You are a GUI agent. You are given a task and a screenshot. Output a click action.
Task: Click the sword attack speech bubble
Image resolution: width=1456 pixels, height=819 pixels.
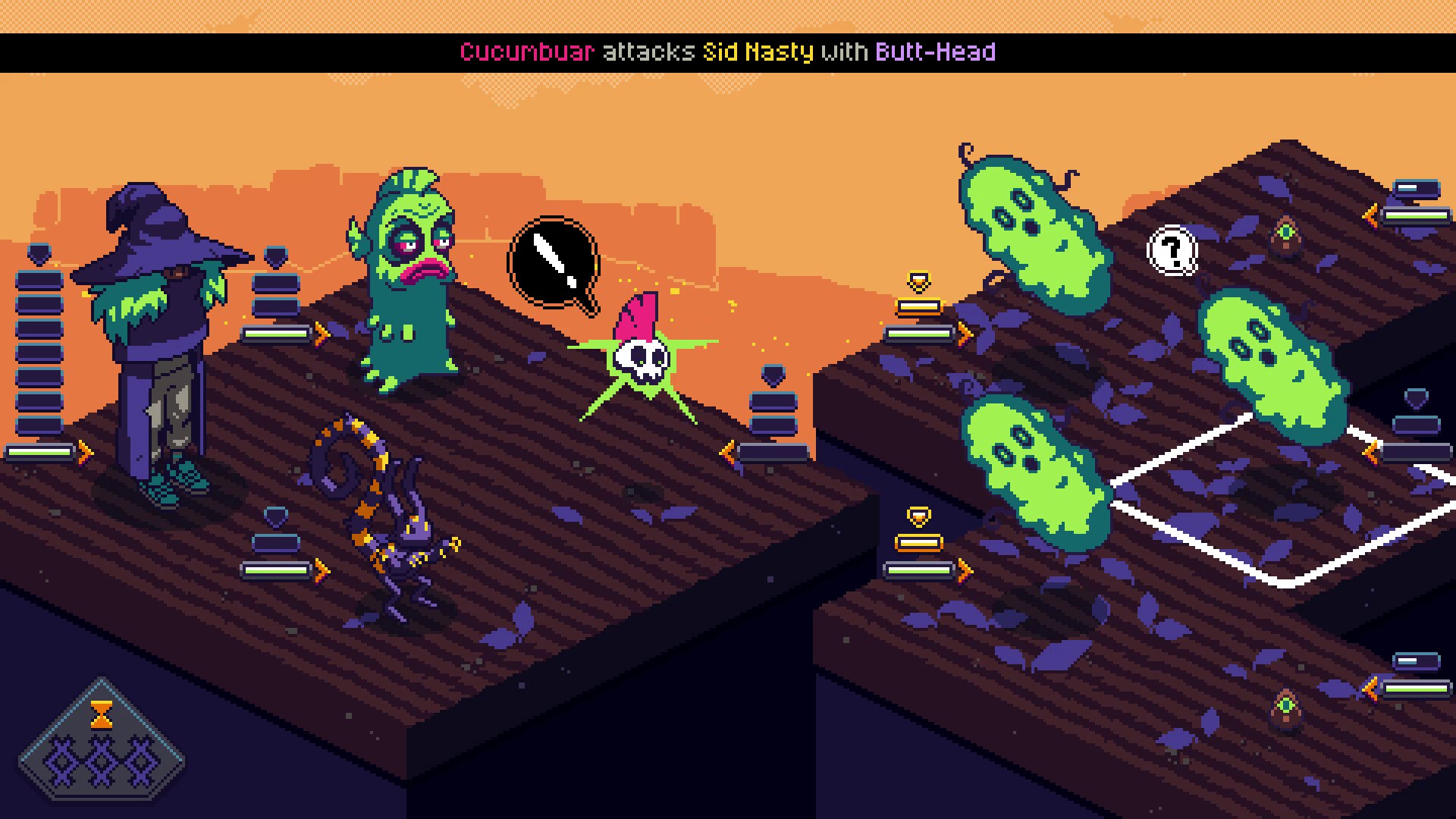554,263
